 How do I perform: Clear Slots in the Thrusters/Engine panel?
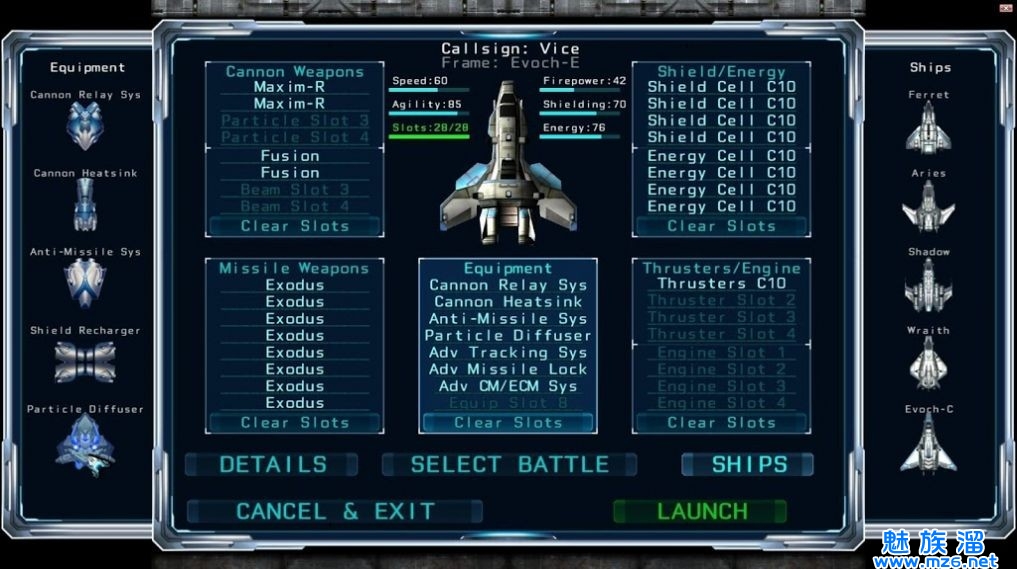721,422
